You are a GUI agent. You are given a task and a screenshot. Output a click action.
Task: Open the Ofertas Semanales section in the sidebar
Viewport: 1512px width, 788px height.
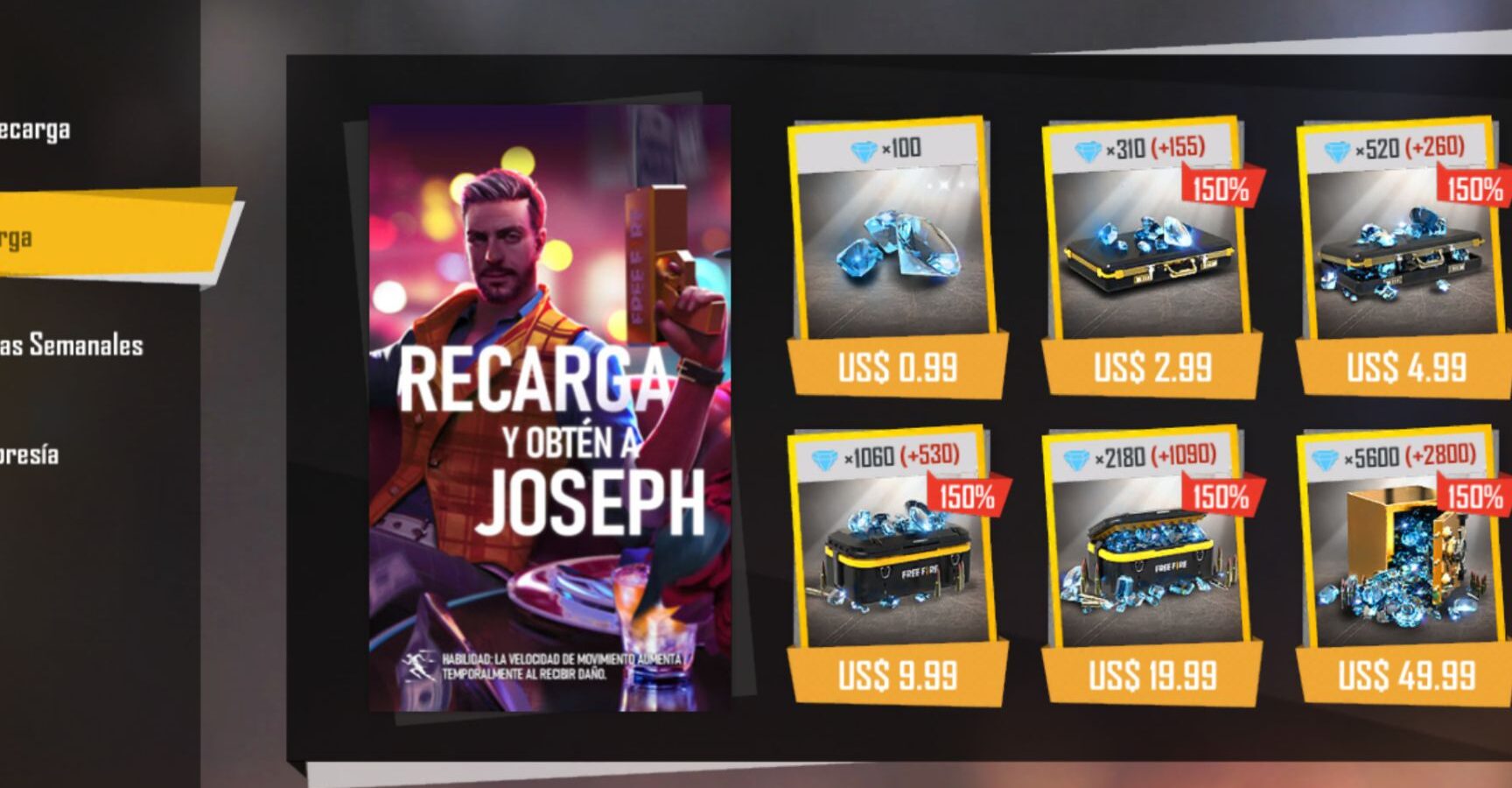(70, 346)
